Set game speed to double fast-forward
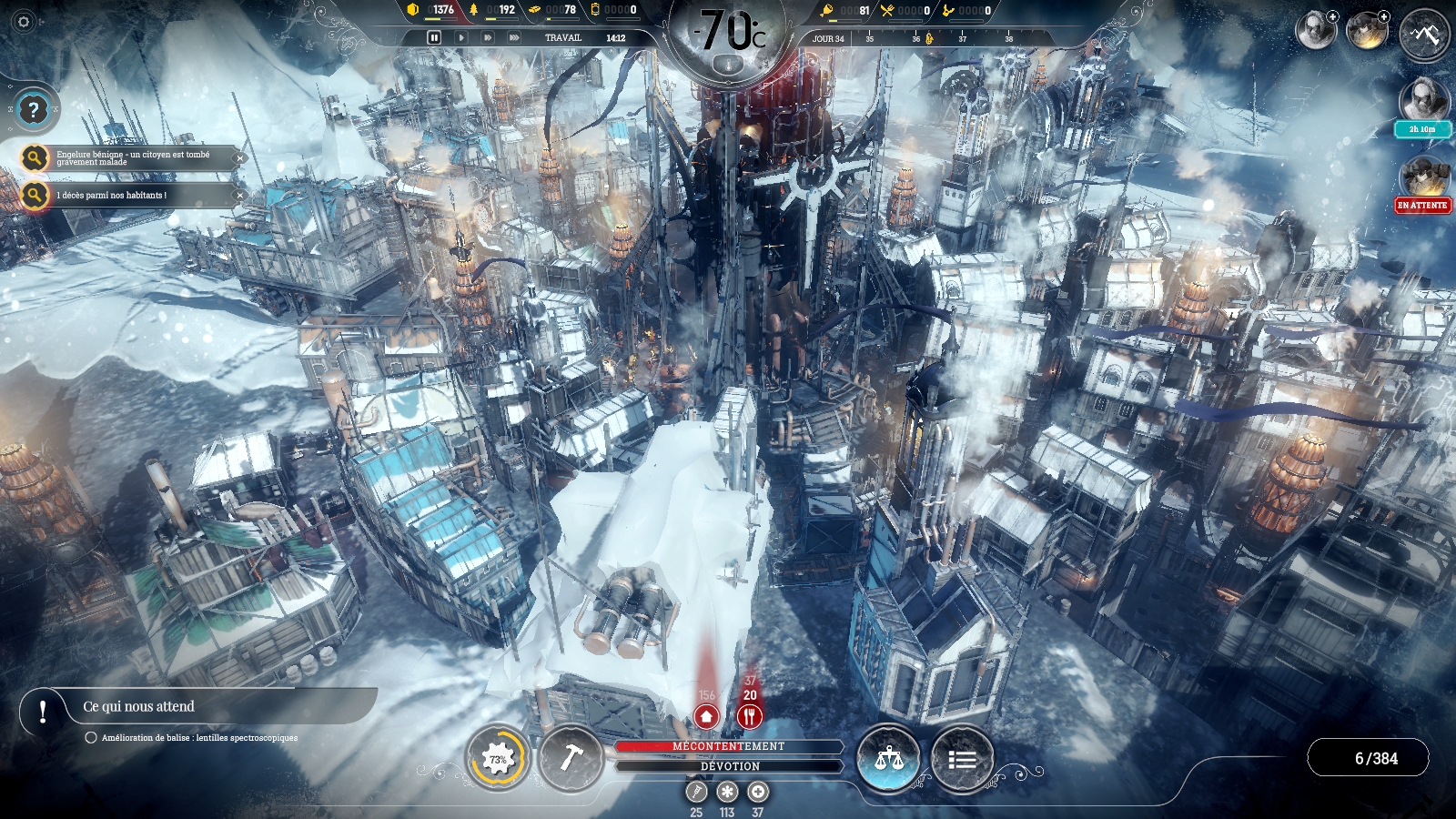 coord(488,37)
